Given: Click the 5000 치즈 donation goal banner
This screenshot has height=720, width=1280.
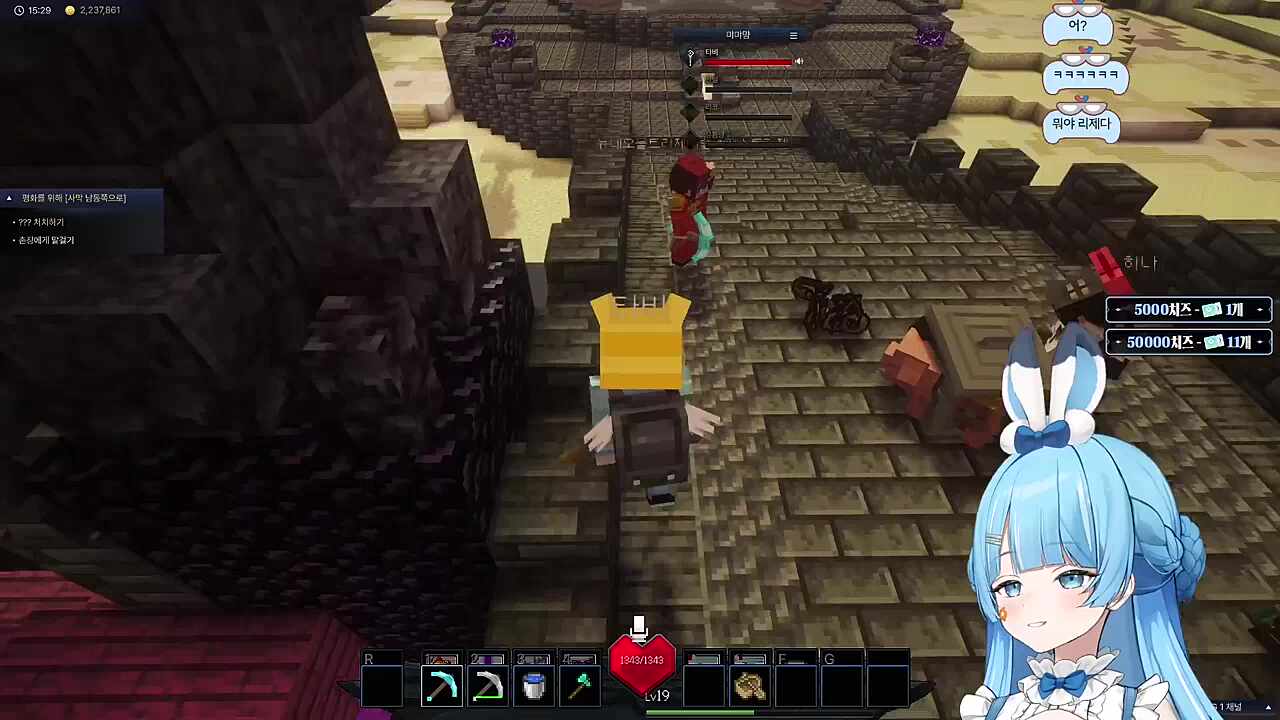Looking at the screenshot, I should coord(1188,310).
